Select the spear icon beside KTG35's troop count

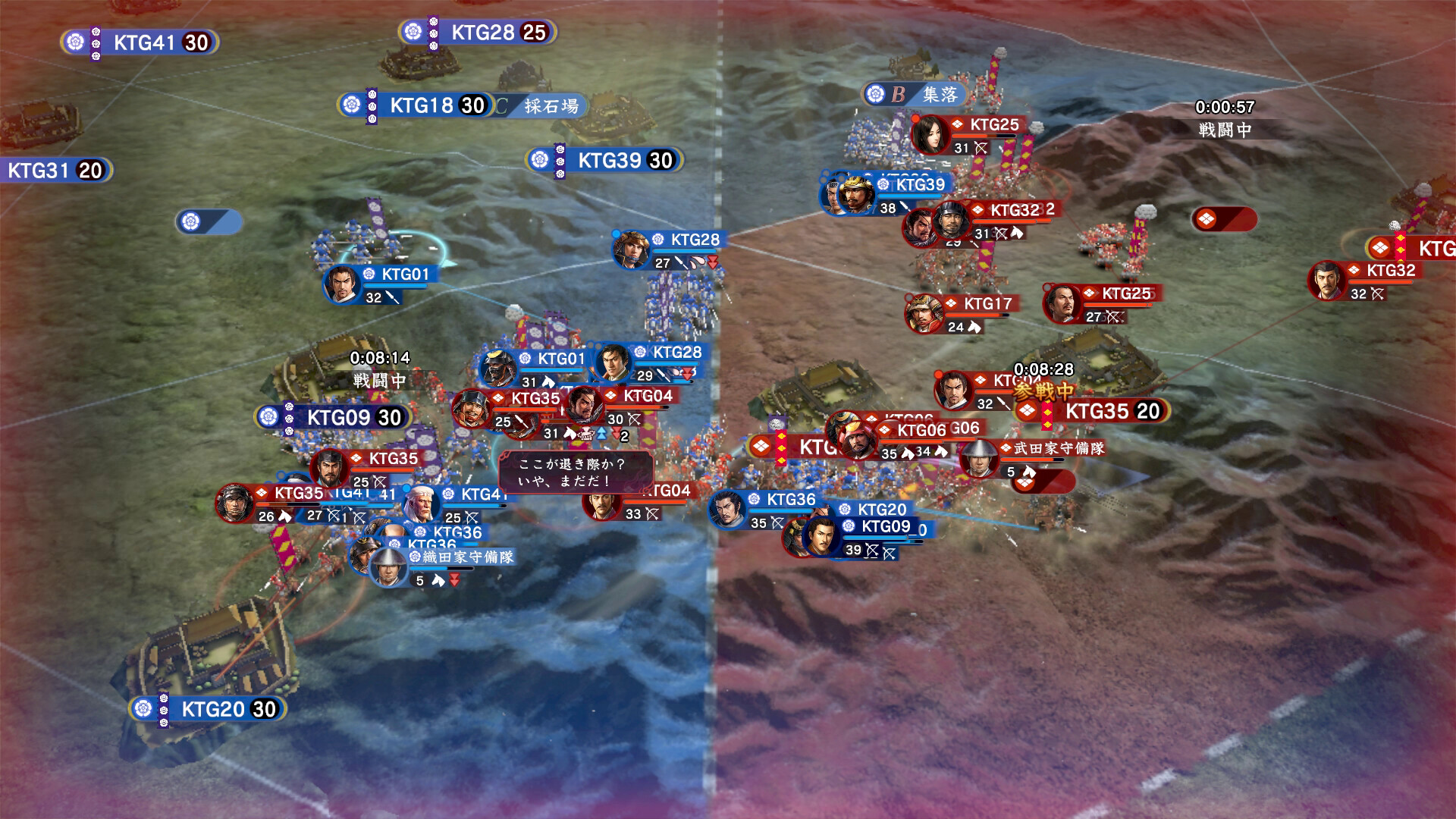pyautogui.click(x=519, y=421)
